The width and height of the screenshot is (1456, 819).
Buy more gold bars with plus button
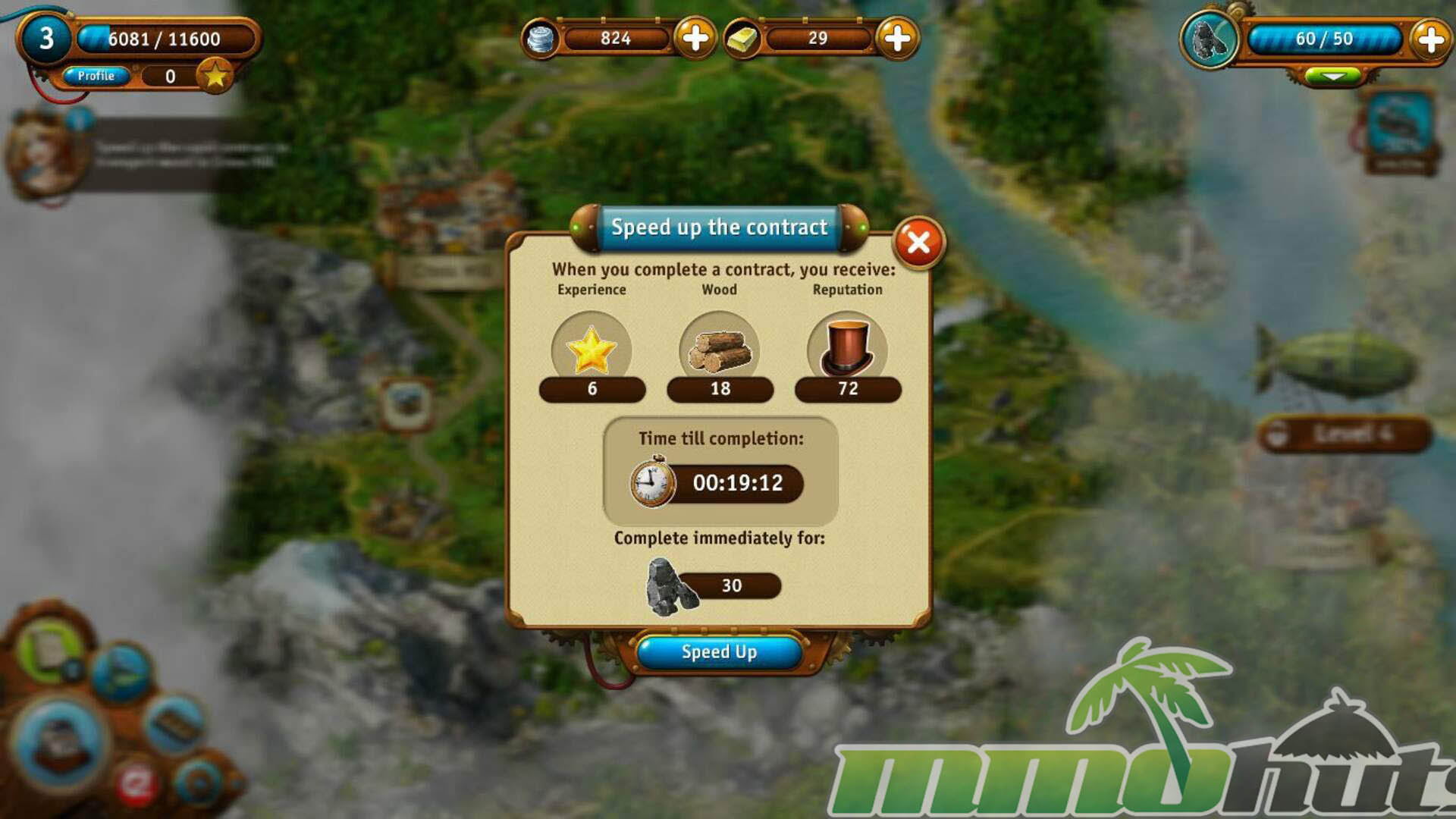(897, 38)
